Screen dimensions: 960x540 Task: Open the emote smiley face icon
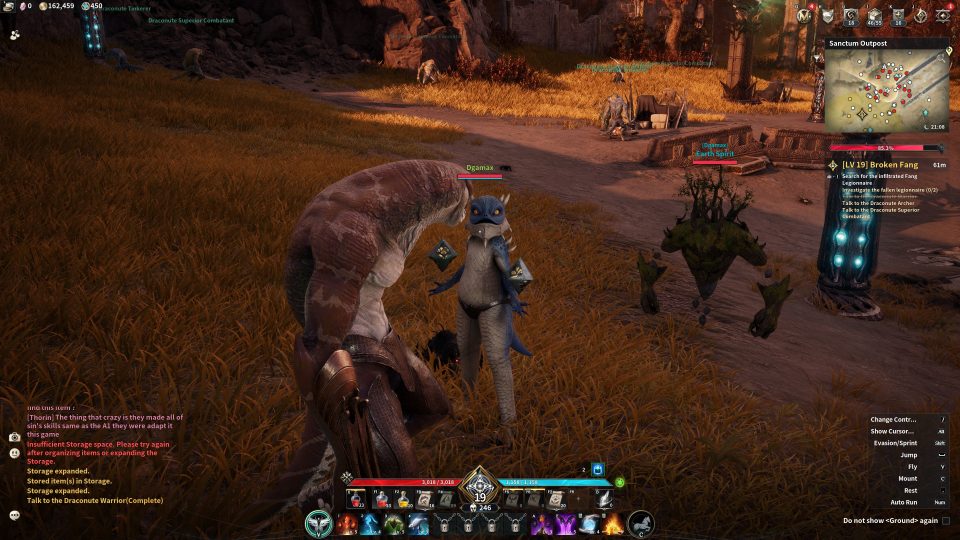pyautogui.click(x=15, y=453)
